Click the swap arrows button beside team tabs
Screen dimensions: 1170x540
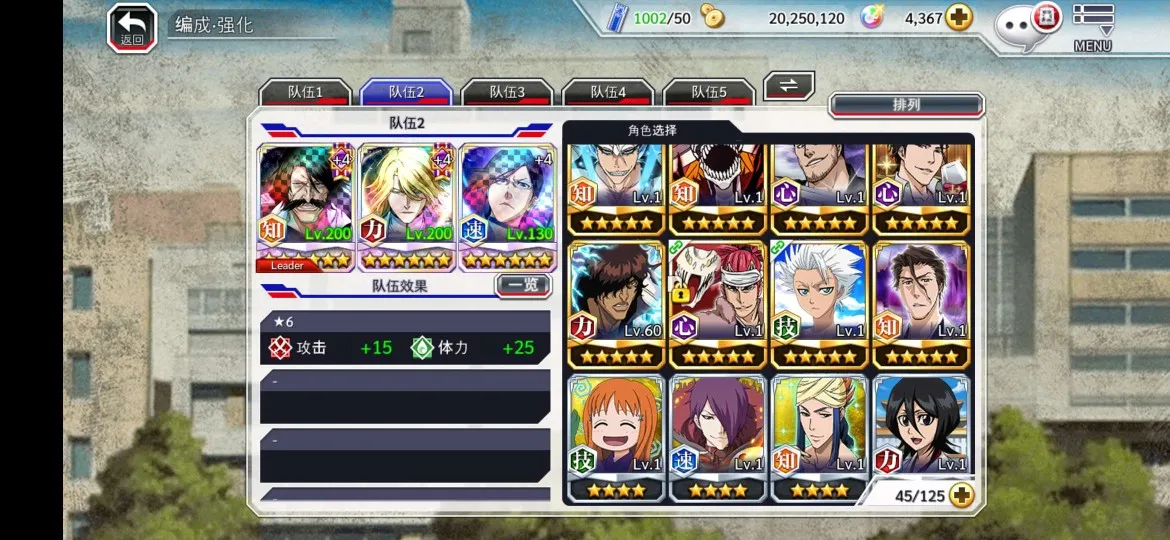(789, 85)
